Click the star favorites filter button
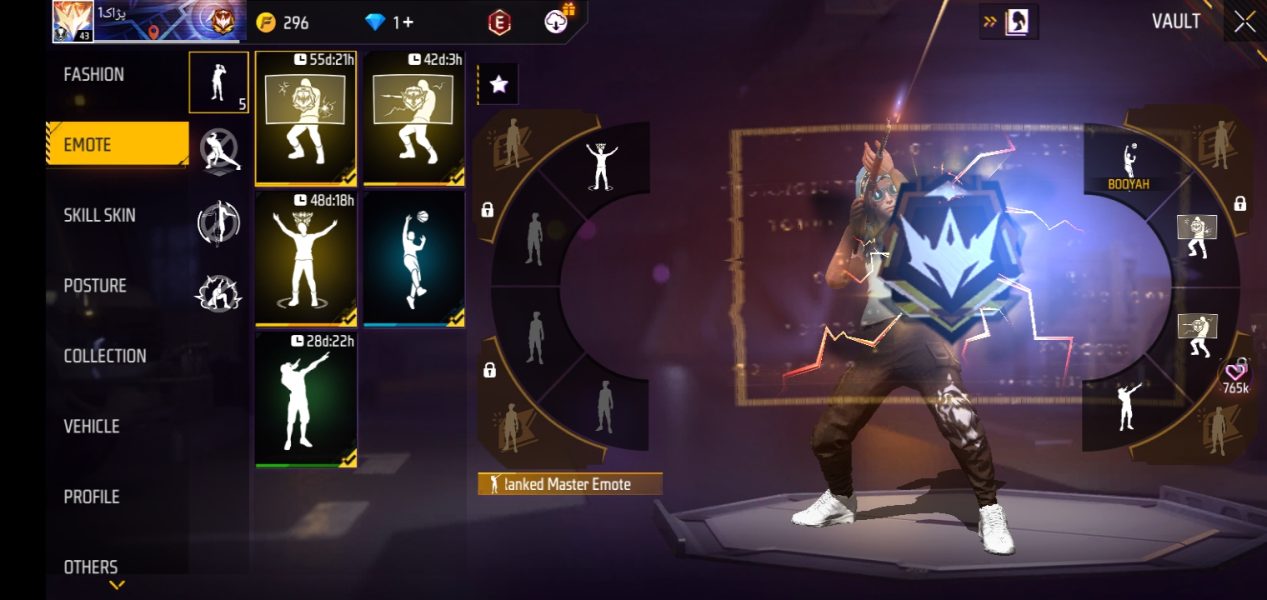This screenshot has width=1267, height=600. click(498, 85)
